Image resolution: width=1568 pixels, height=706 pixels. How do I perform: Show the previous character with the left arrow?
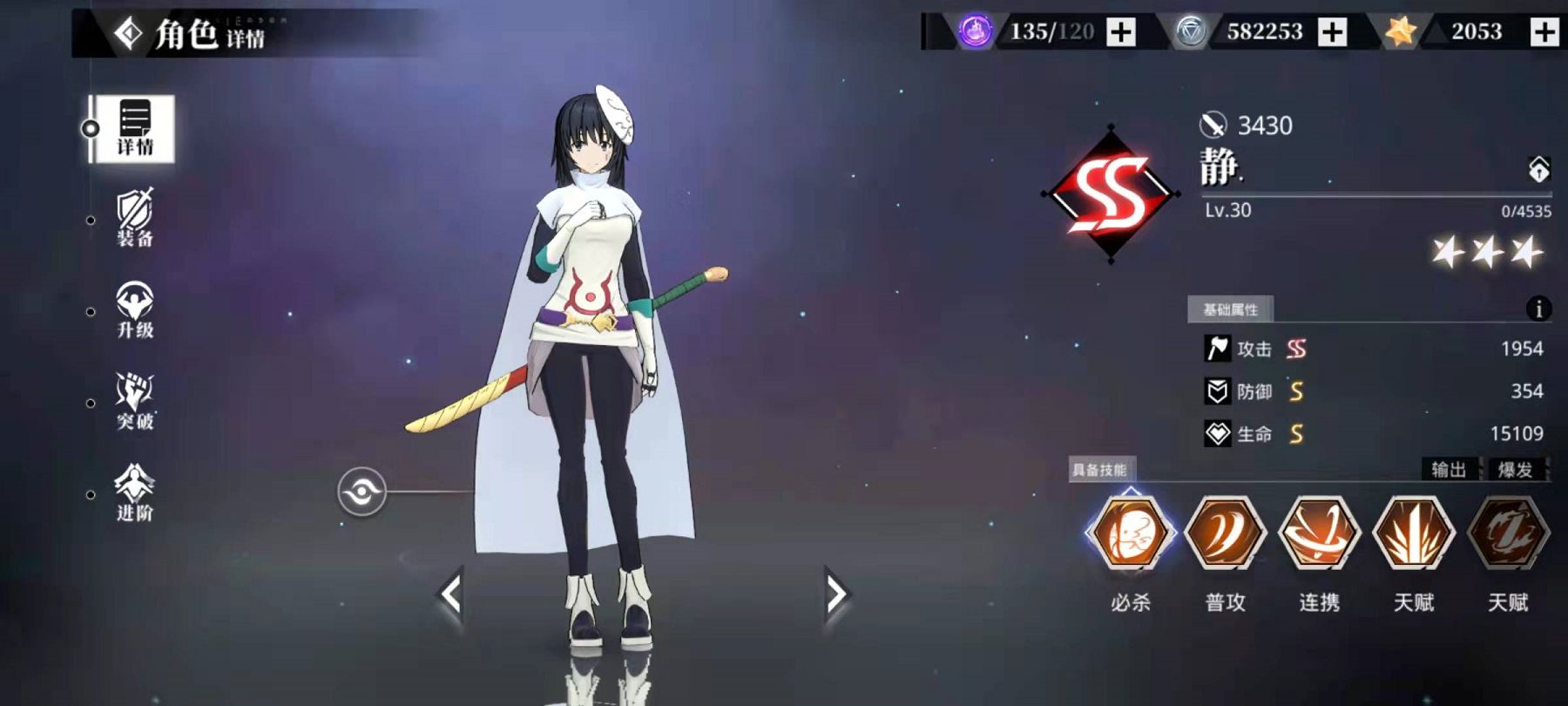click(450, 594)
